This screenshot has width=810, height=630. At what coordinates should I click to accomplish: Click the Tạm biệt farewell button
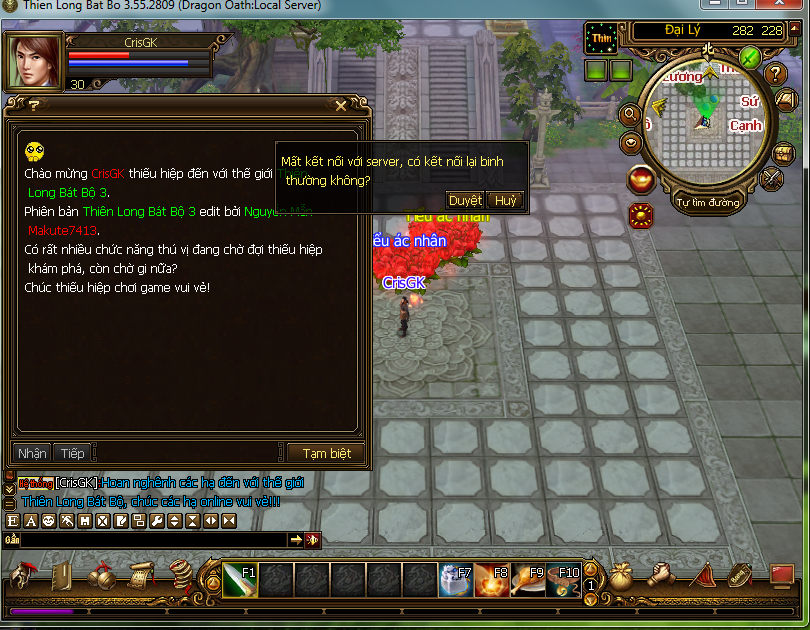click(326, 453)
